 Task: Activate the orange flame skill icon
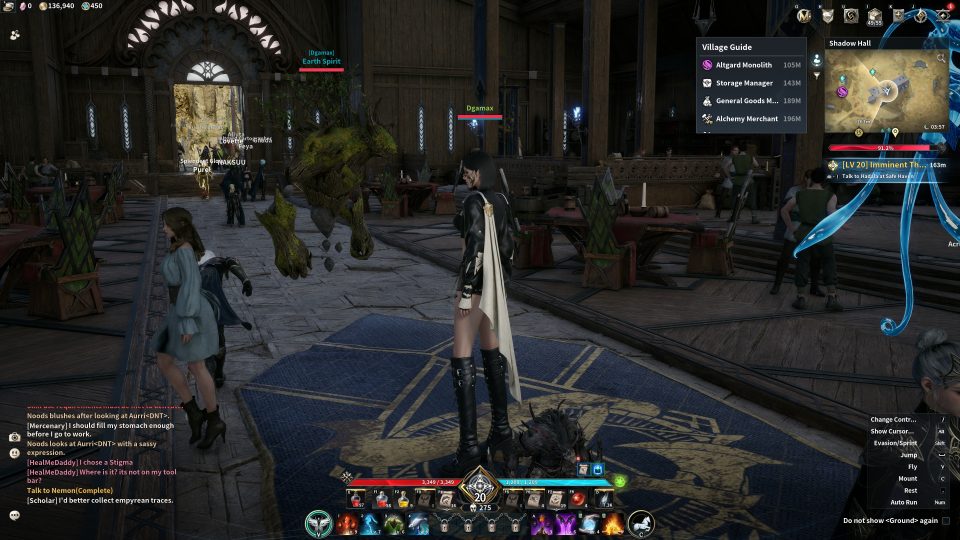pos(611,524)
